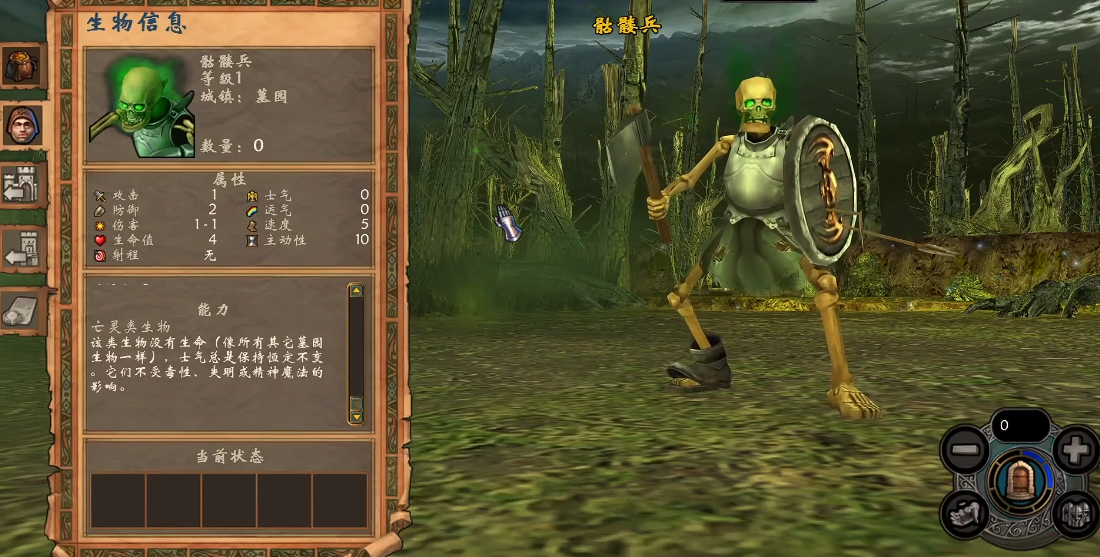Activate the open hand coins button

[965, 513]
